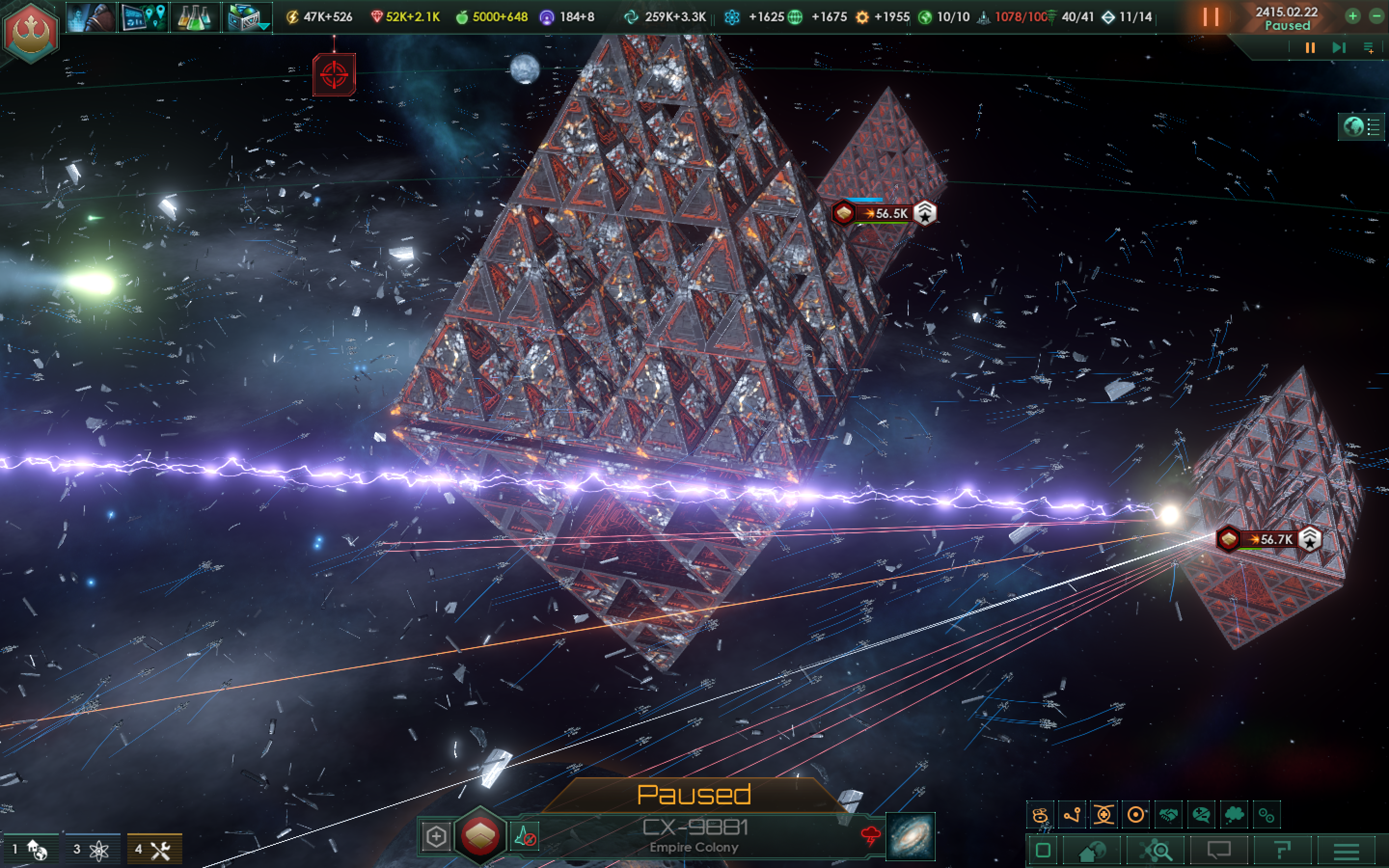
Task: Open the Technology panel with flask icons
Action: coord(195,17)
